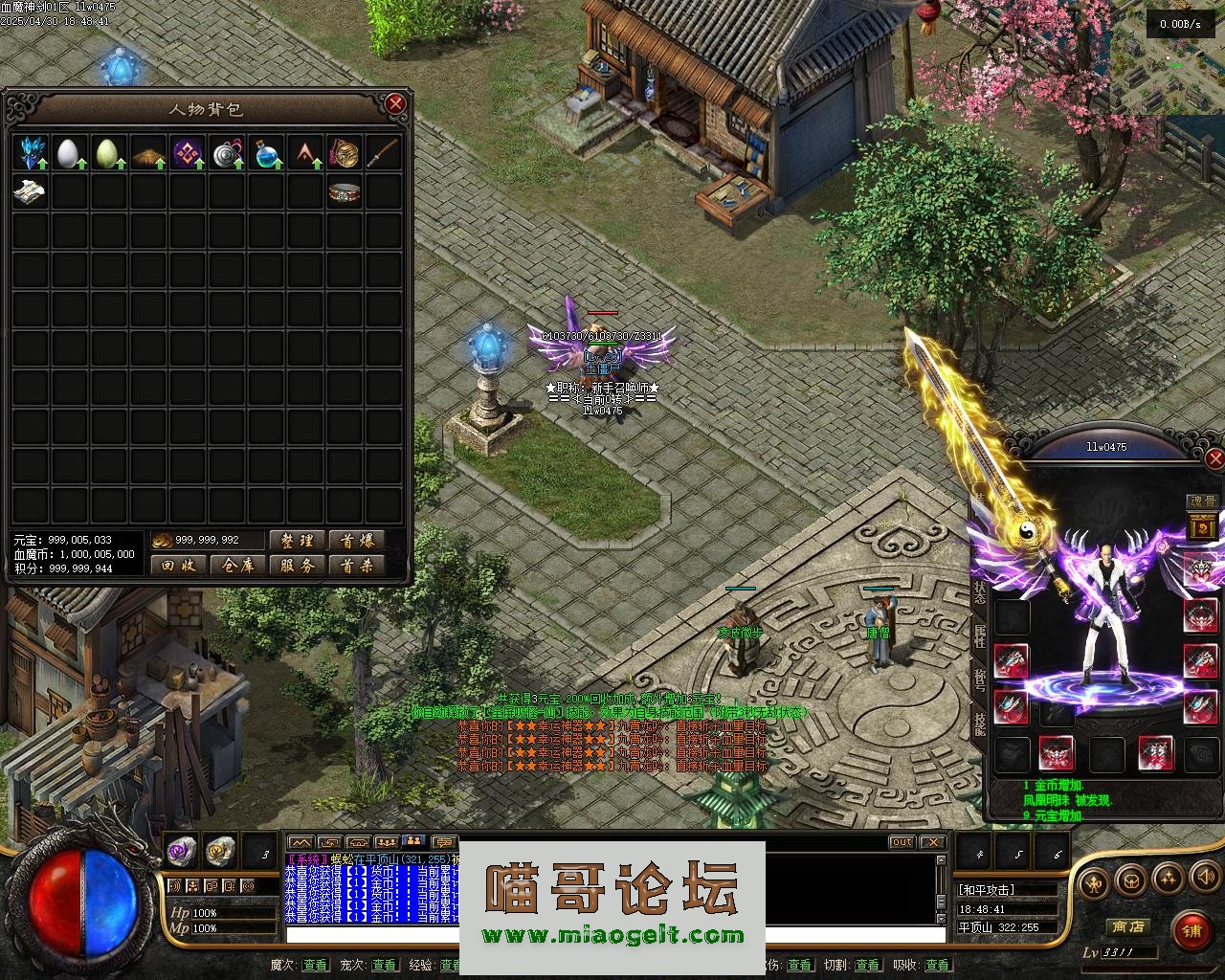This screenshot has width=1225, height=980.
Task: Click the 整理 sort button
Action: 298,541
